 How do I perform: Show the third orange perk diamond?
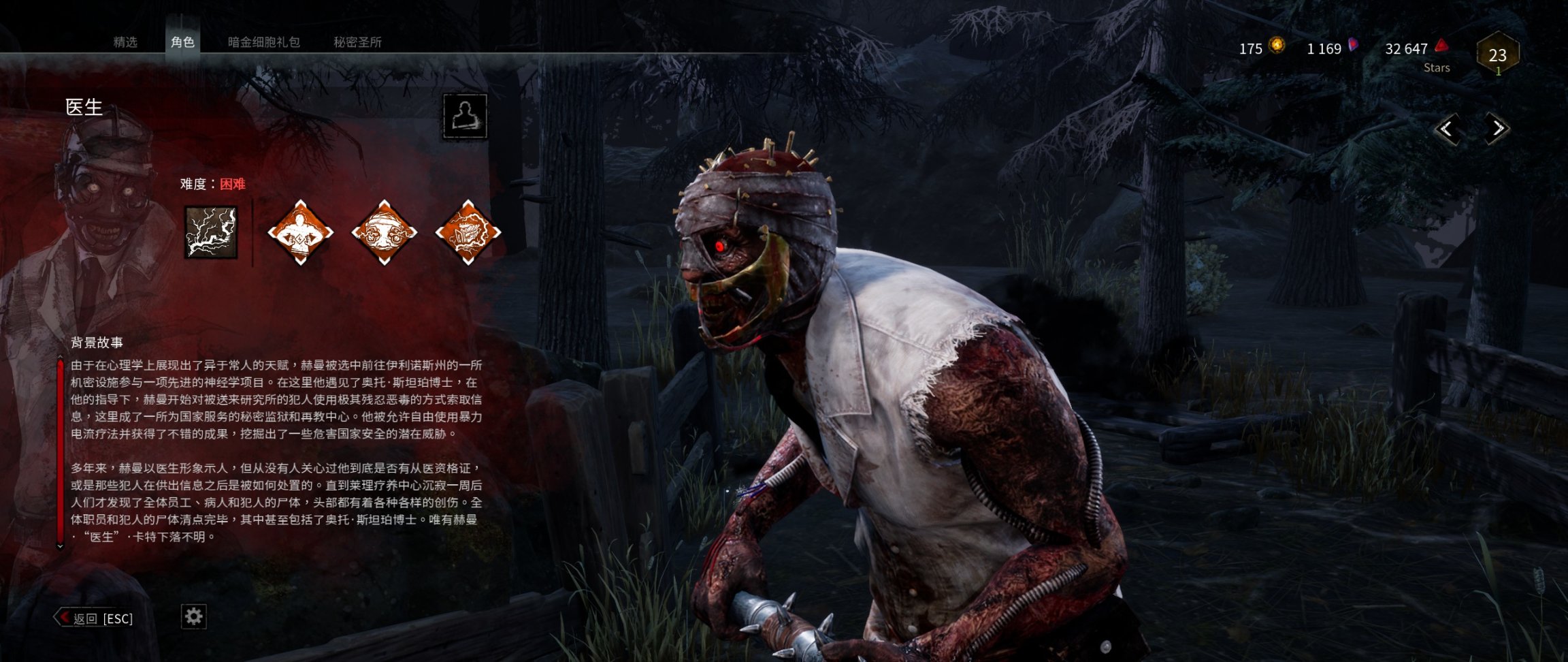[468, 232]
